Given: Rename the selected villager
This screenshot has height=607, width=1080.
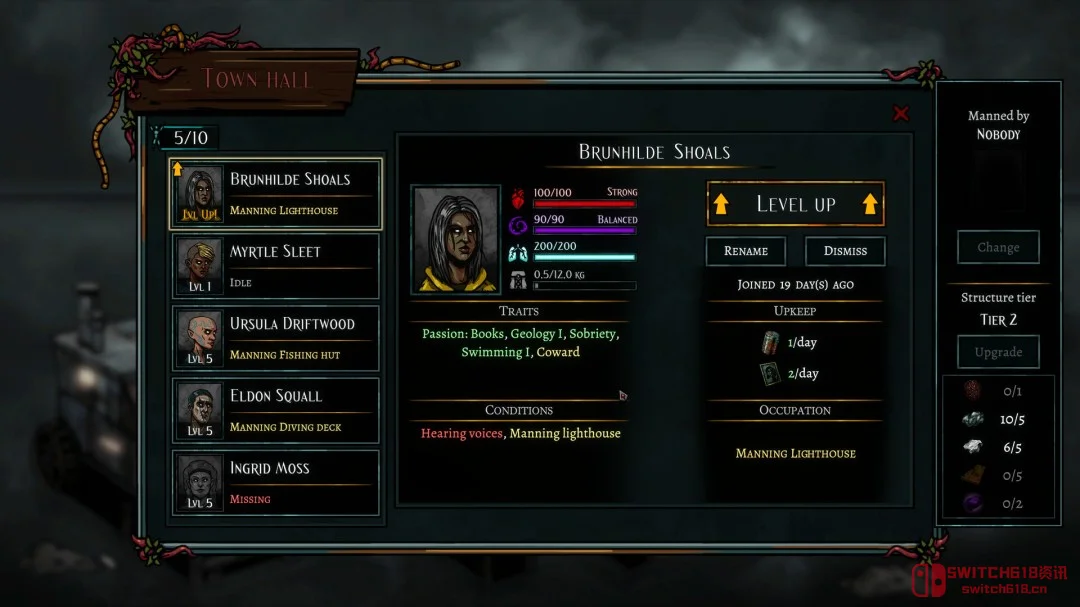Looking at the screenshot, I should 745,251.
